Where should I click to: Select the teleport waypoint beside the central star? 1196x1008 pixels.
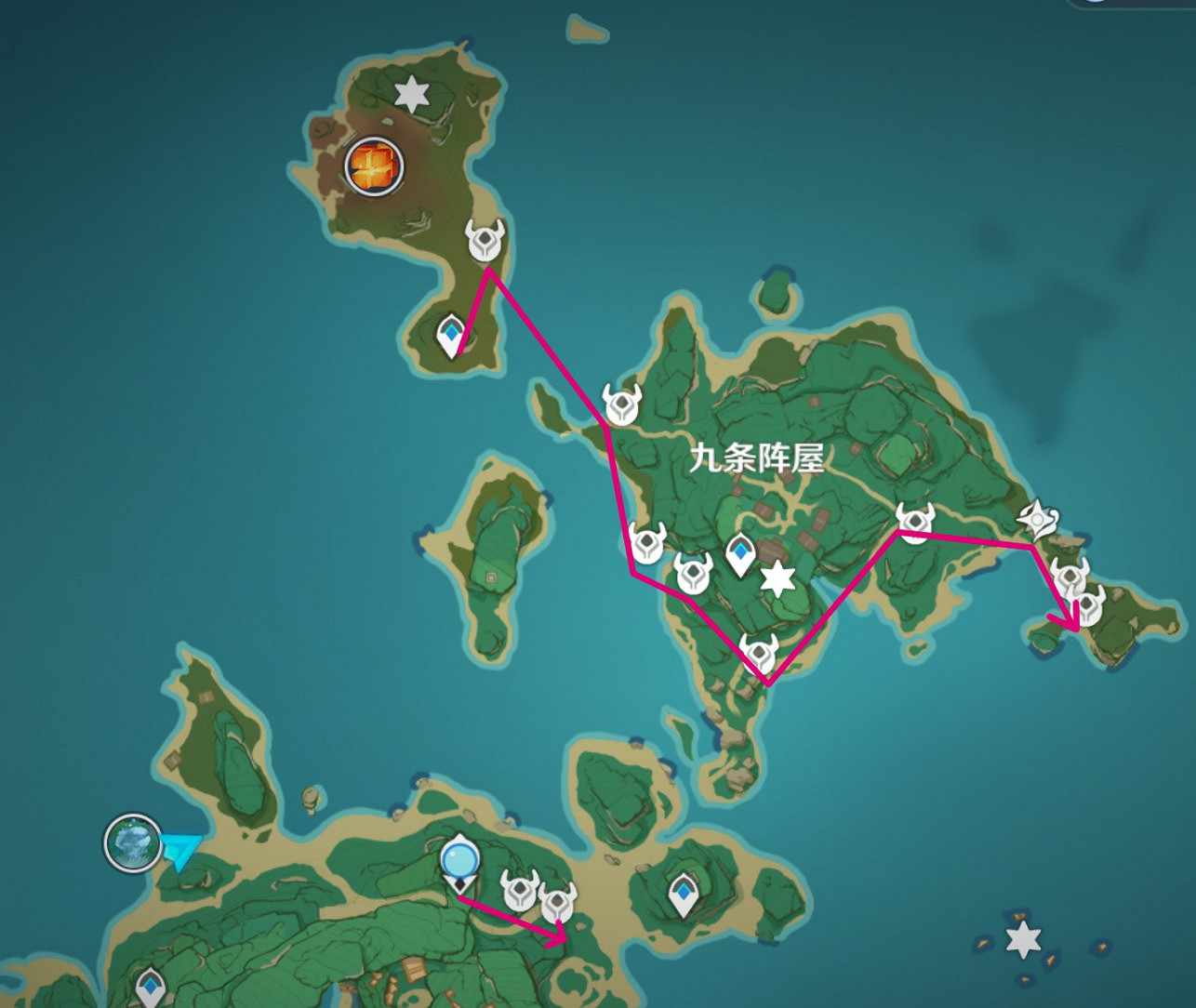pyautogui.click(x=739, y=552)
